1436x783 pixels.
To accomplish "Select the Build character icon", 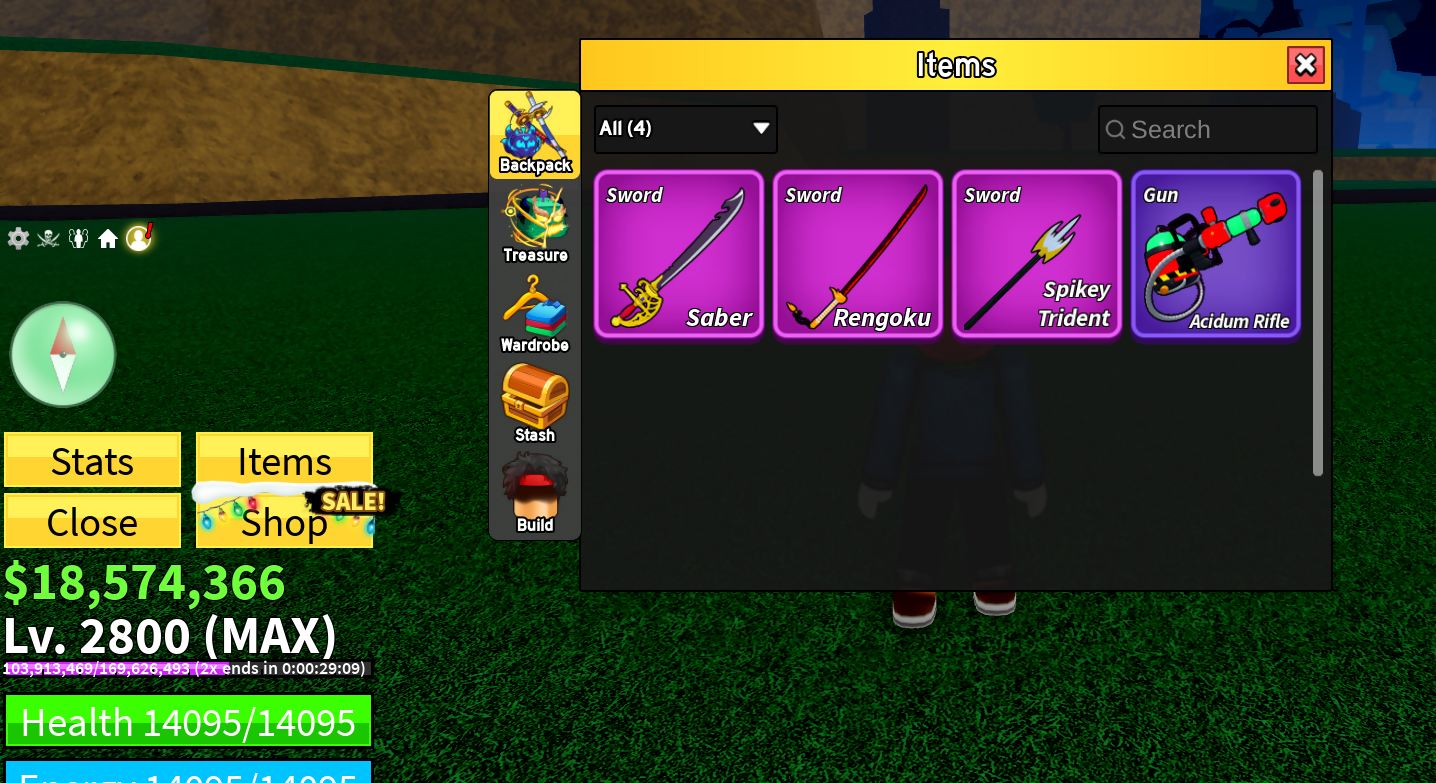I will point(534,488).
